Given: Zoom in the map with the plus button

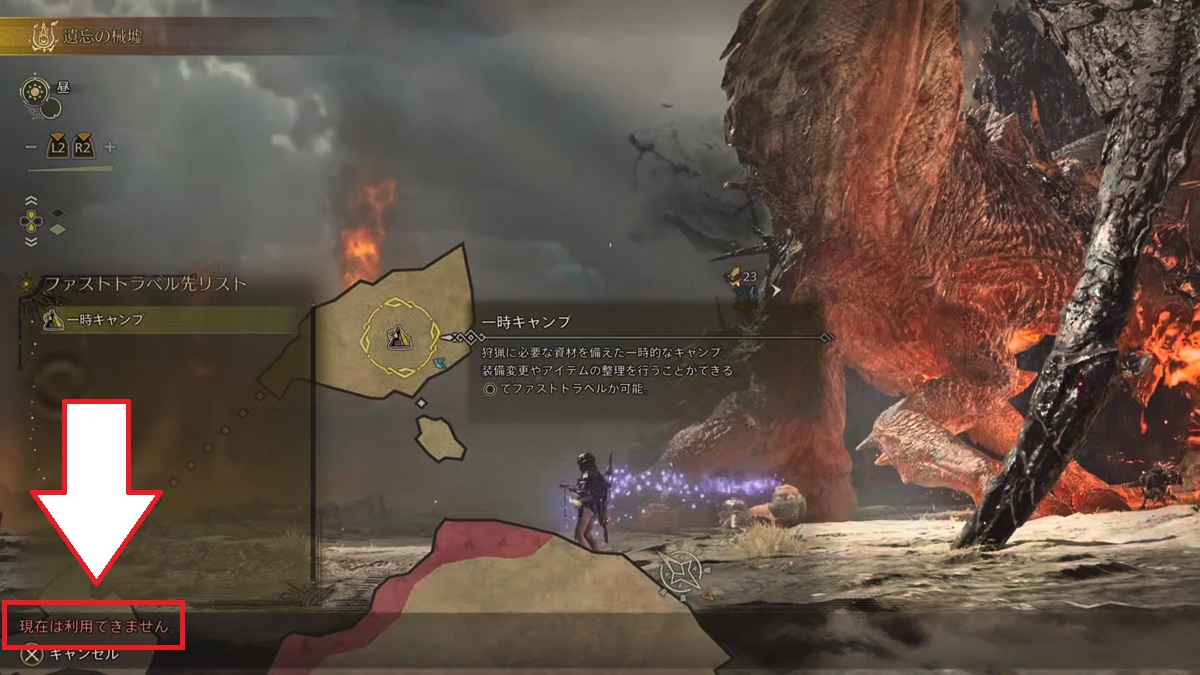Looking at the screenshot, I should pyautogui.click(x=110, y=147).
